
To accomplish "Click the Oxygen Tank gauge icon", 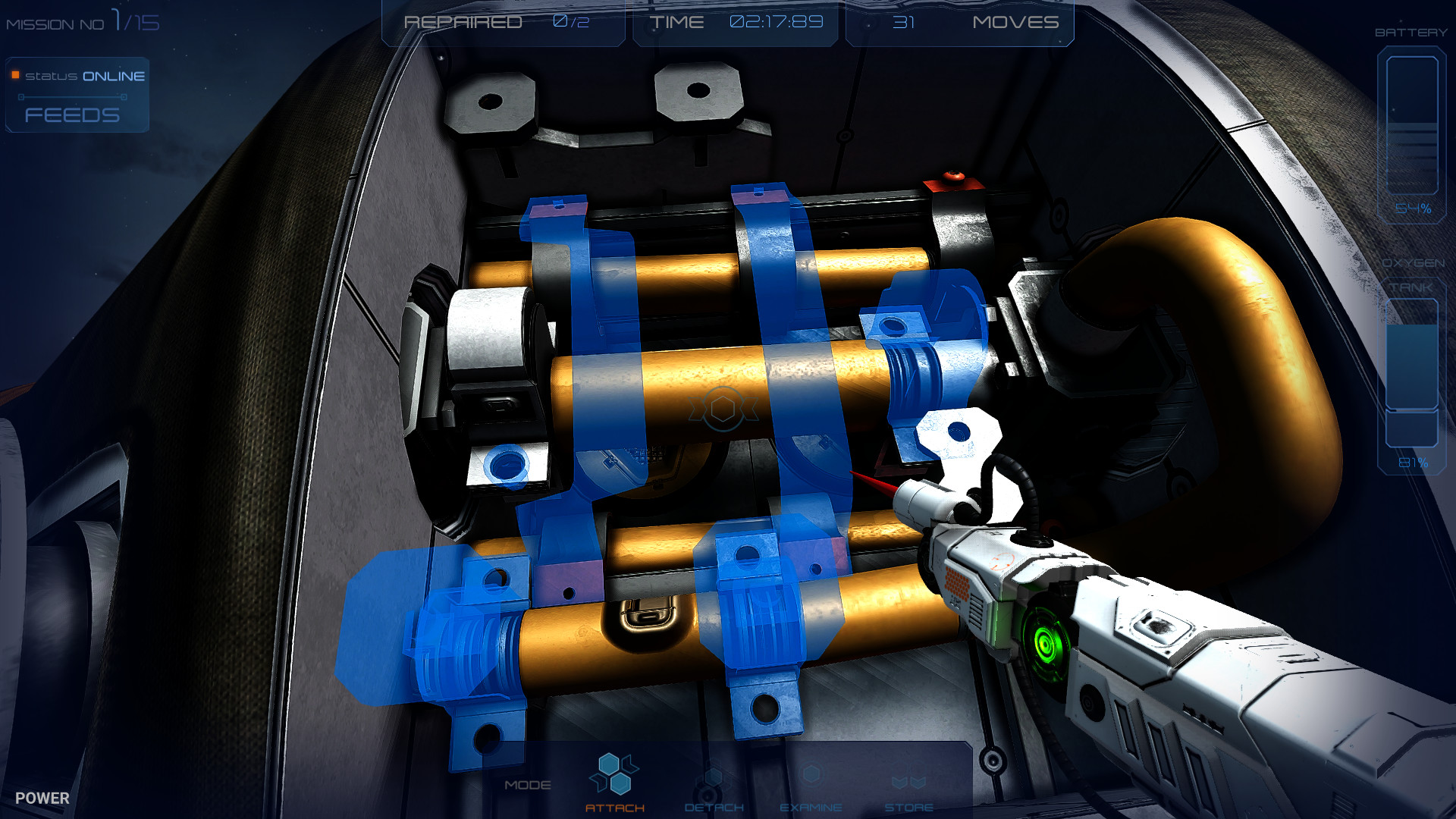I will [1412, 372].
